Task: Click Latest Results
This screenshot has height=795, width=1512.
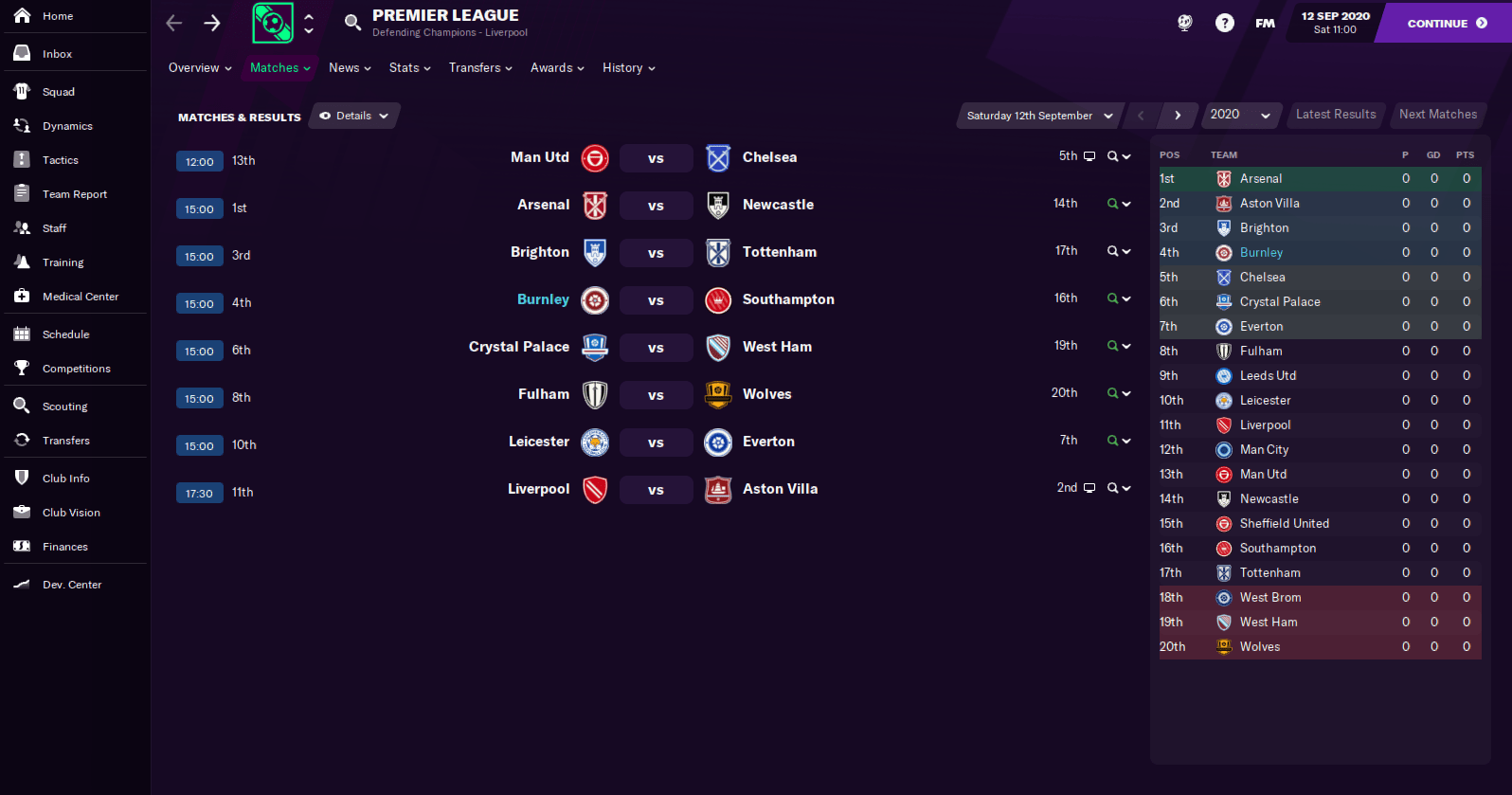Action: [x=1336, y=114]
